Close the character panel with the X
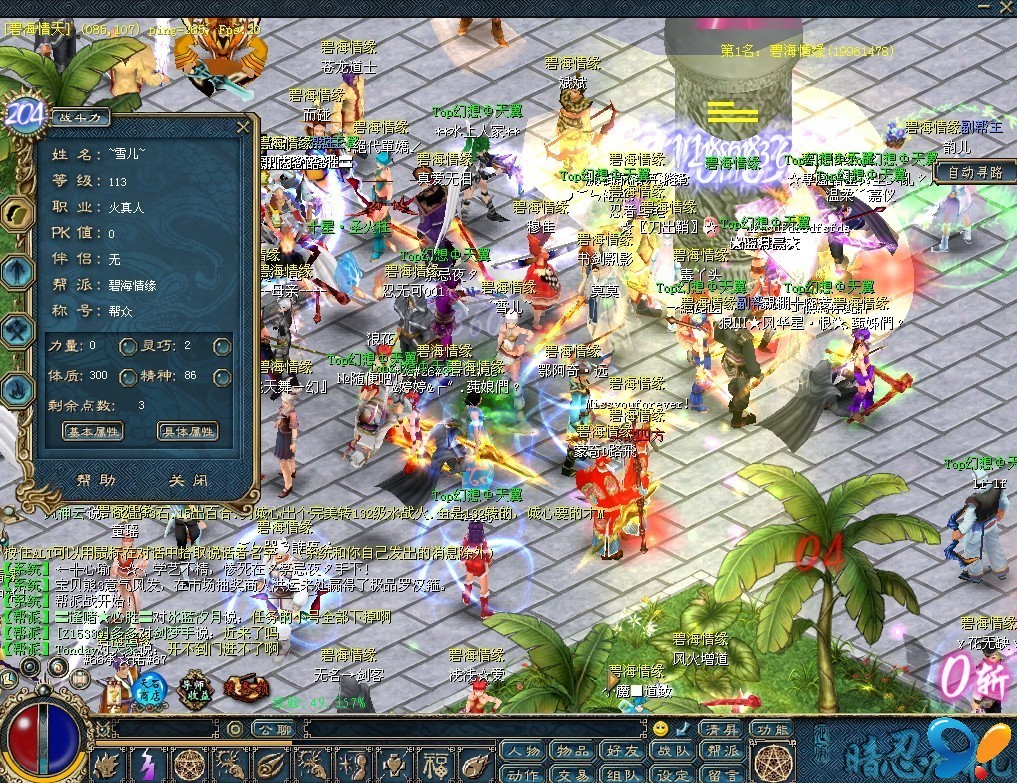 (x=242, y=126)
